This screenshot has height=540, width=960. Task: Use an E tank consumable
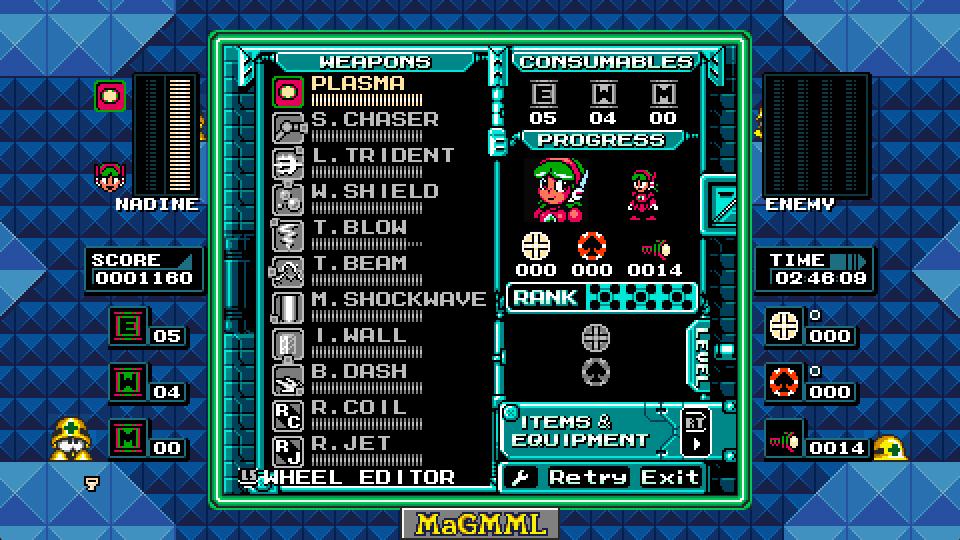(544, 95)
